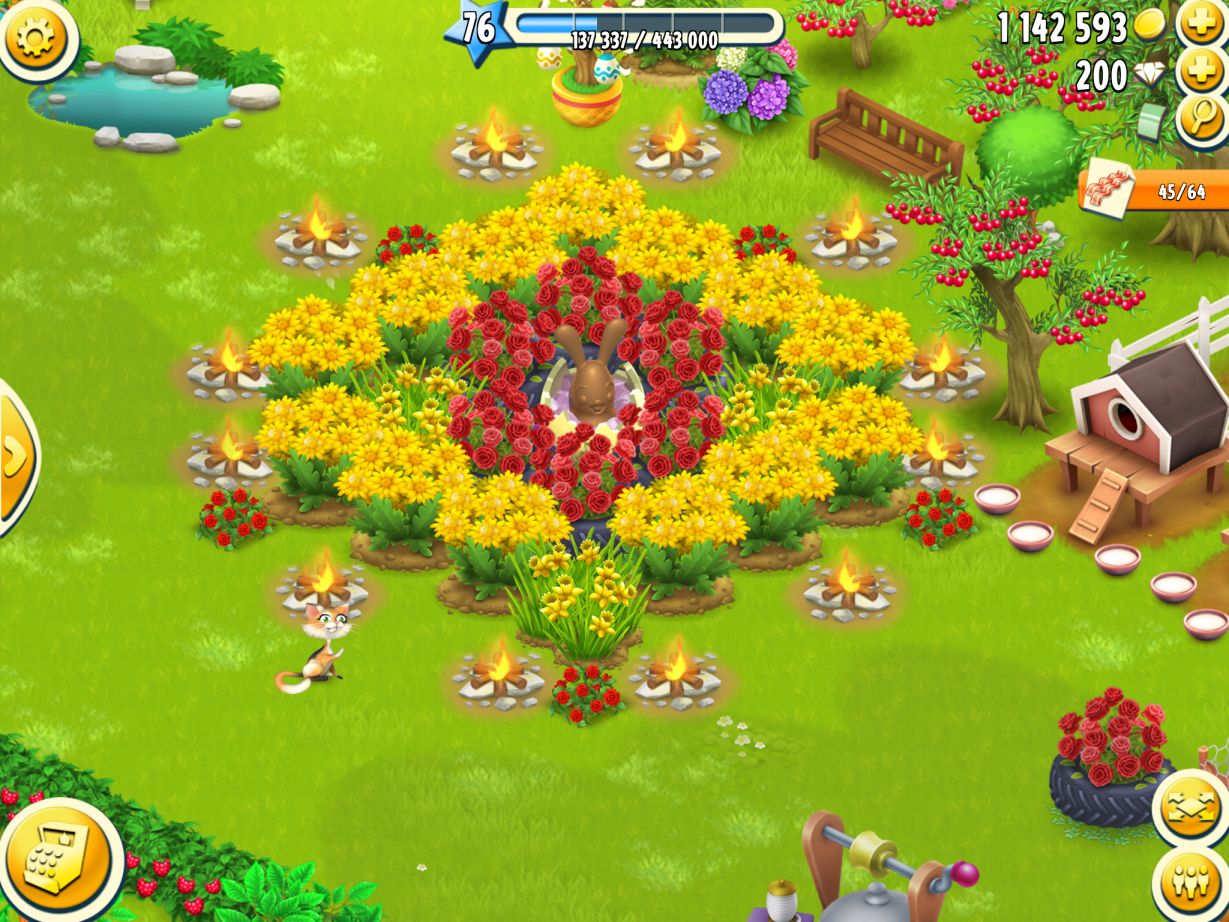Viewport: 1229px width, 922px height.
Task: Expand the yellow arrow side panel
Action: coord(15,457)
